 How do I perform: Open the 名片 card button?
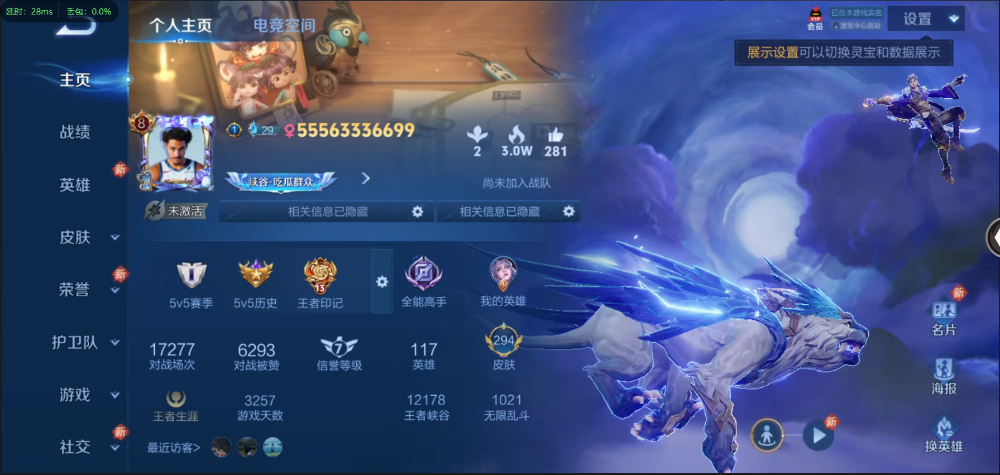point(944,318)
